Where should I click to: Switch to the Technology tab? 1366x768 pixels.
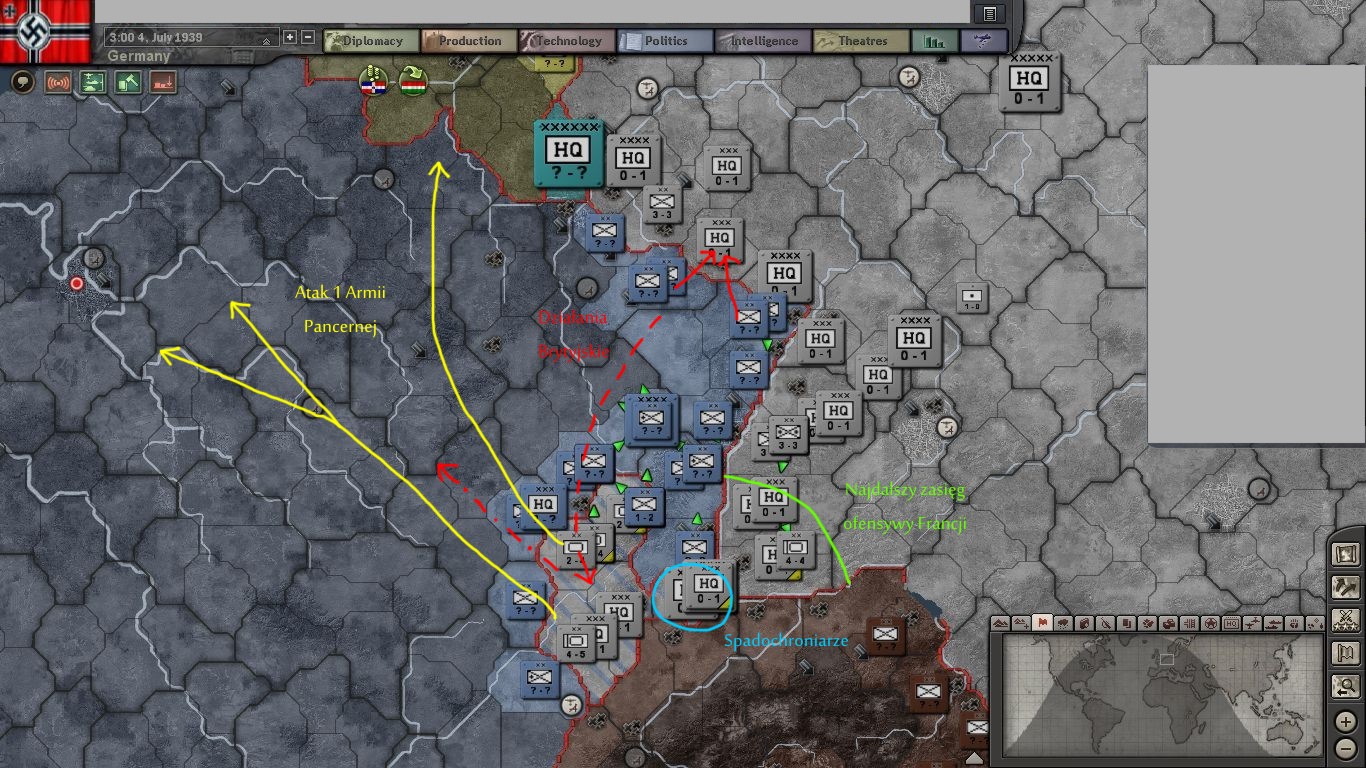tap(566, 41)
